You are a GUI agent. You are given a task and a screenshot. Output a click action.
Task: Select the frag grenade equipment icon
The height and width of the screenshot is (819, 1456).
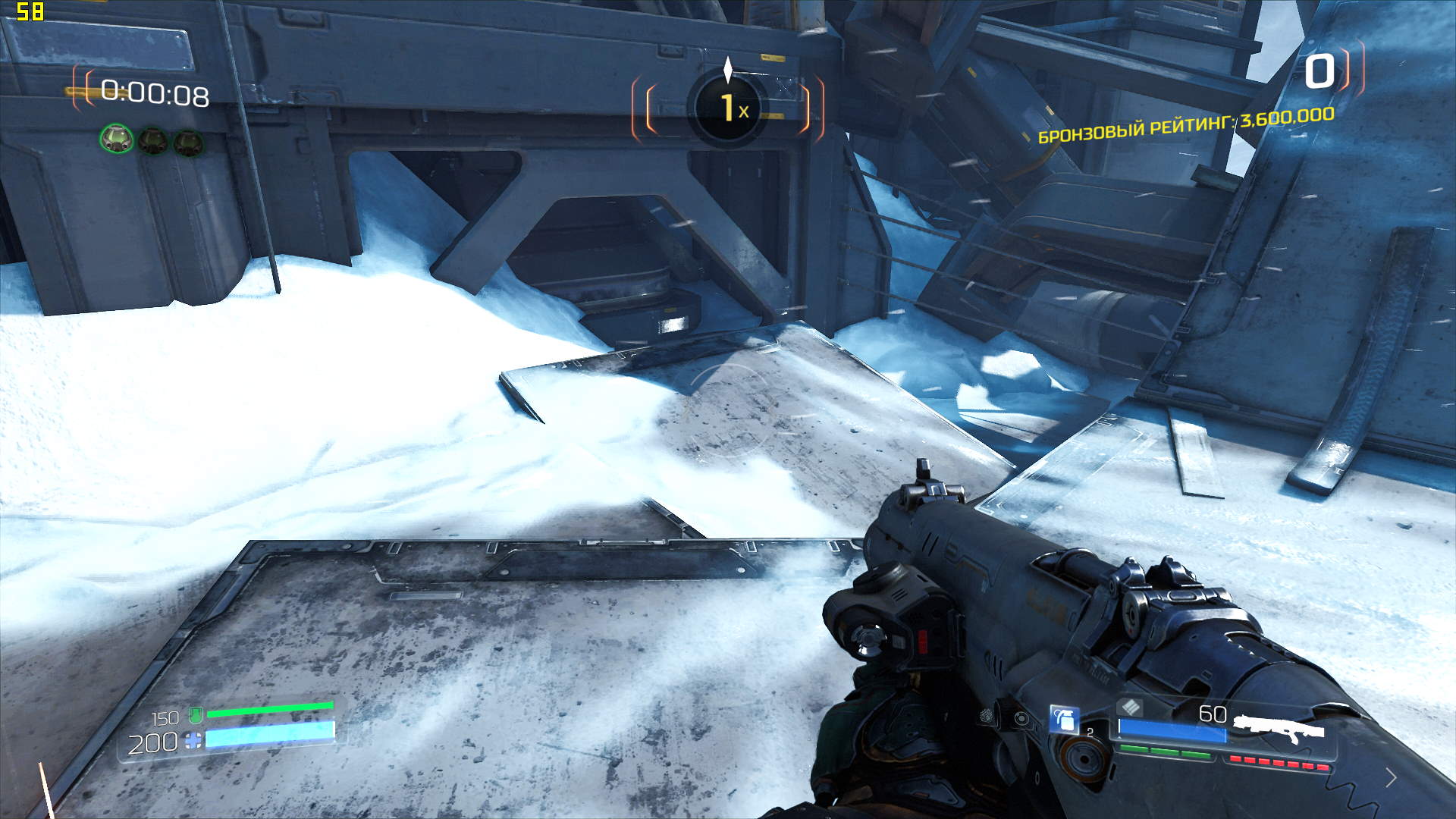[x=1064, y=719]
